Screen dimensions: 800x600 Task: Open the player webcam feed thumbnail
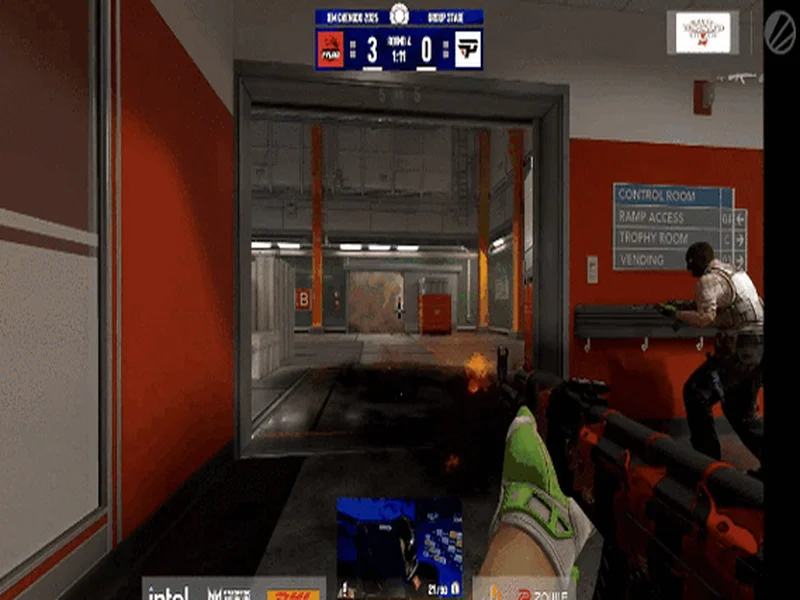(399, 546)
